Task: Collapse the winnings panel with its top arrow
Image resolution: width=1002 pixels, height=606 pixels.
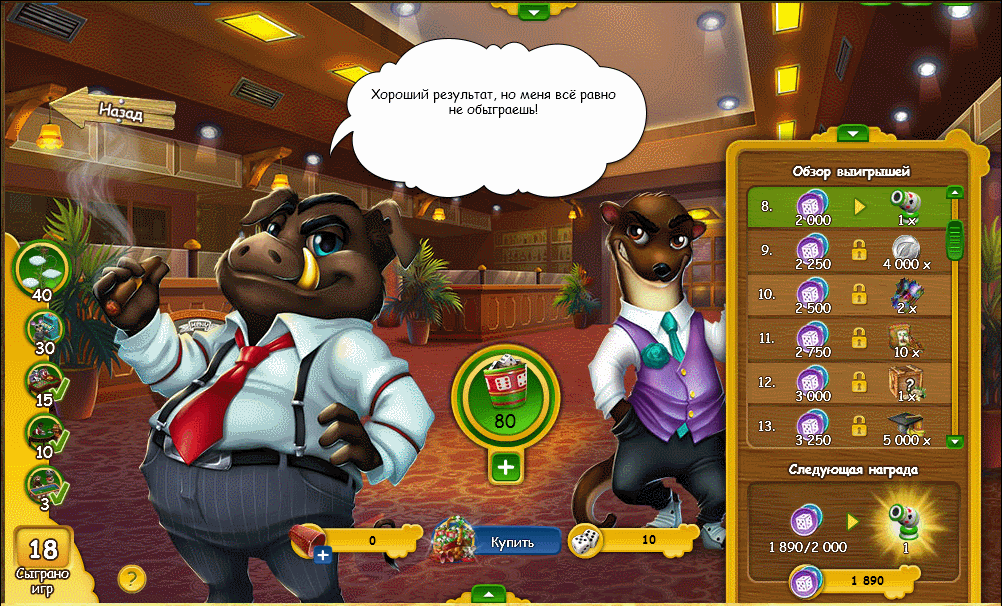Action: coord(853,133)
